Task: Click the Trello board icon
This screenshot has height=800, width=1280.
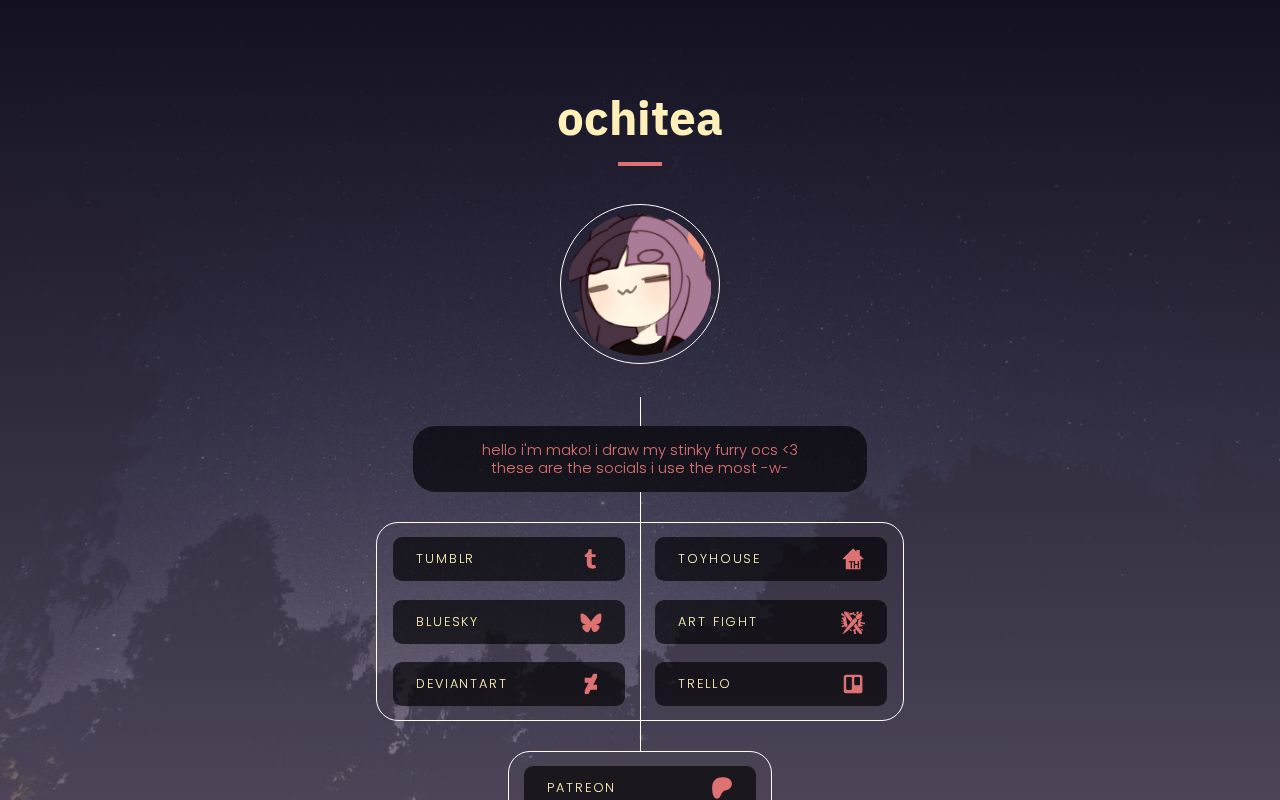Action: click(x=852, y=684)
